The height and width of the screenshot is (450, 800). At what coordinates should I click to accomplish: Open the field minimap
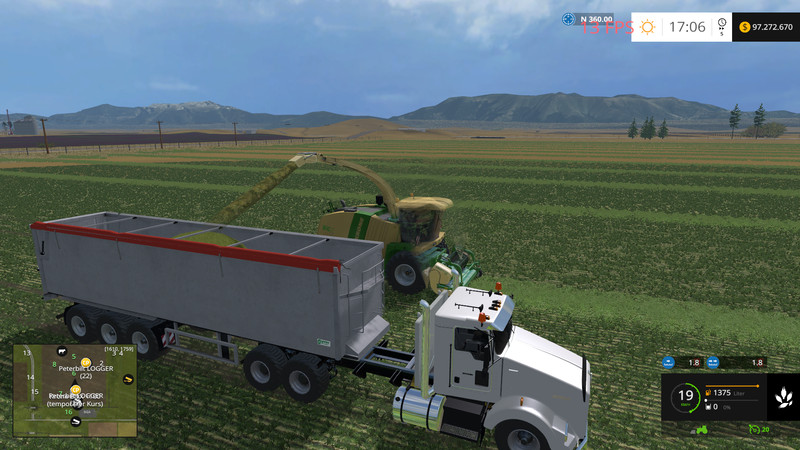point(75,391)
